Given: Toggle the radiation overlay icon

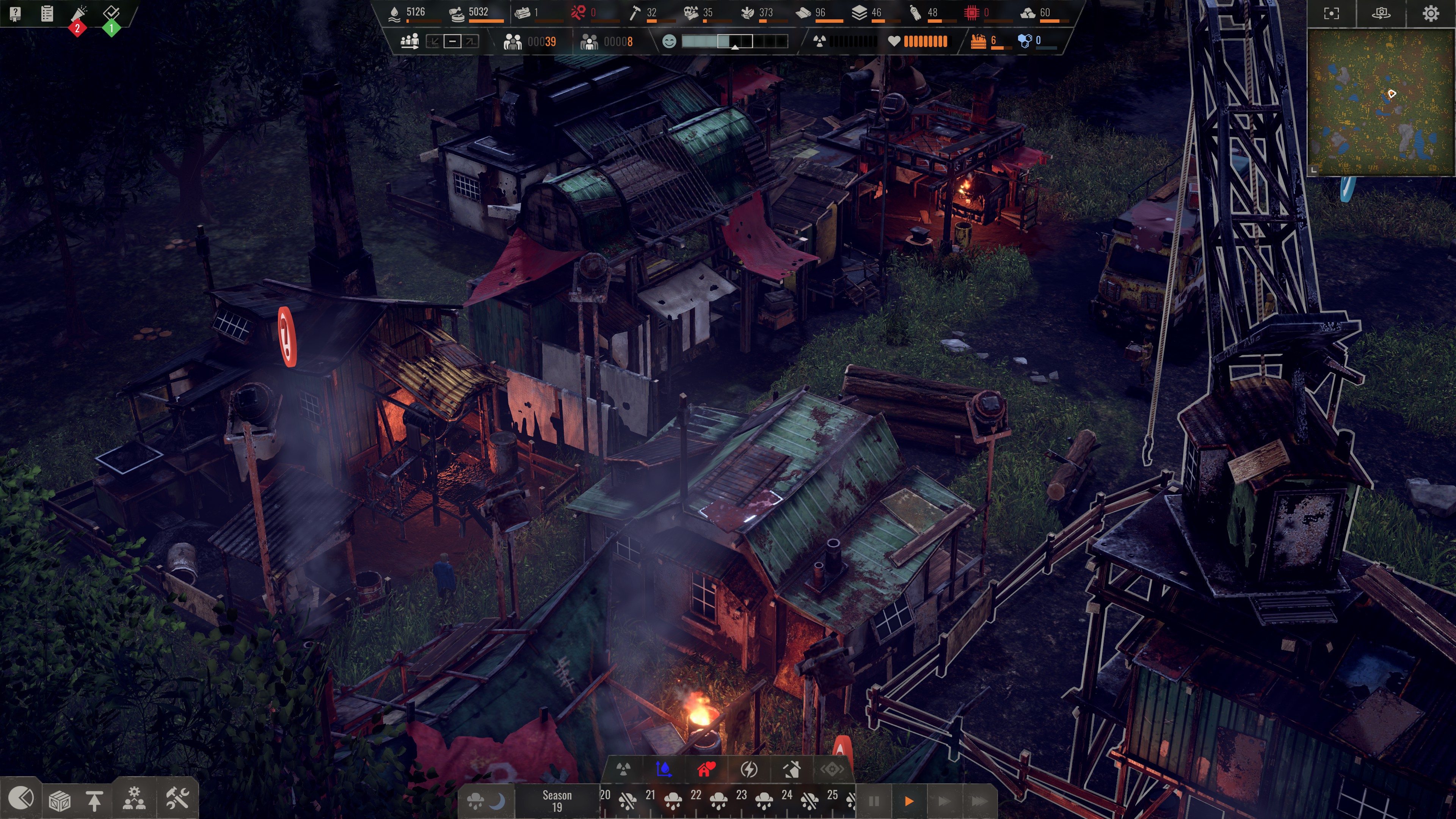Looking at the screenshot, I should pos(623,769).
